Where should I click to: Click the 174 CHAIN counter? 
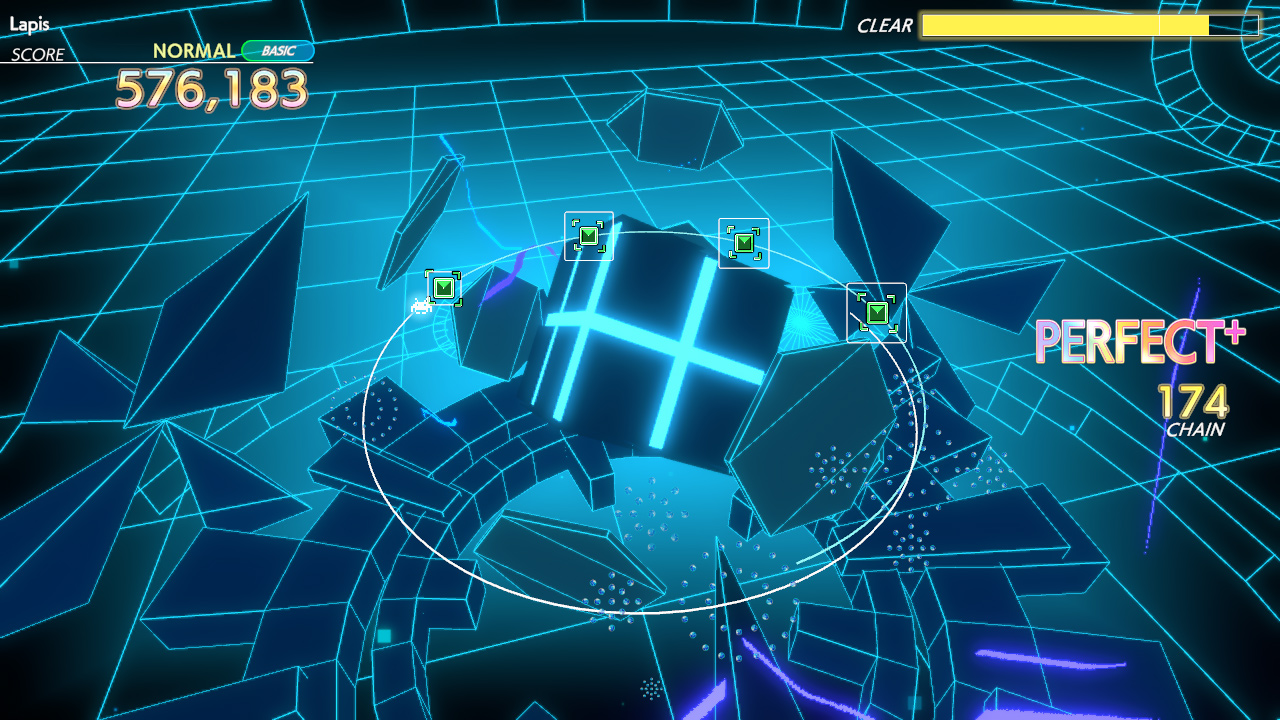(x=1193, y=410)
